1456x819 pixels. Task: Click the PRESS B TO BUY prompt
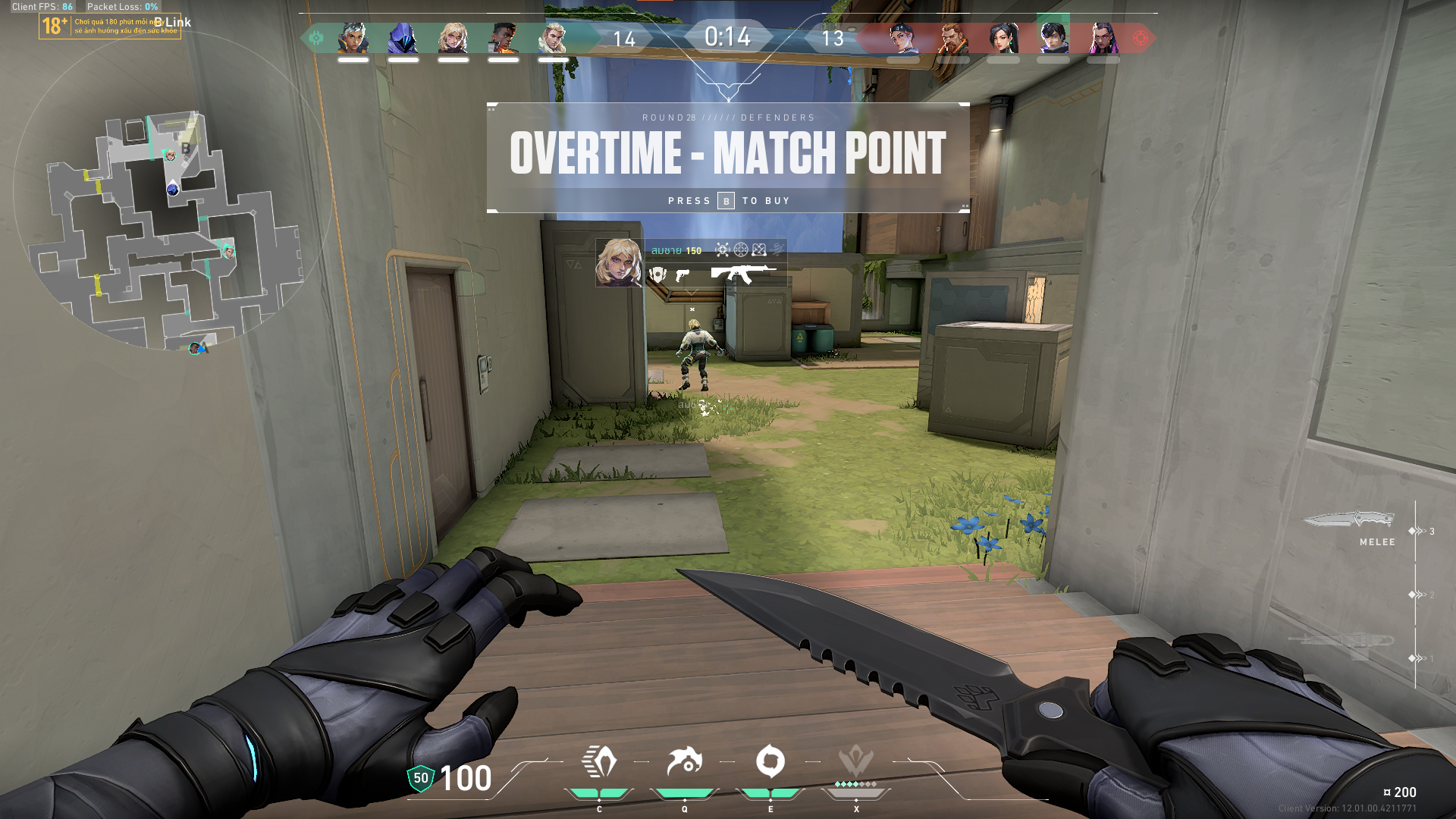point(728,200)
